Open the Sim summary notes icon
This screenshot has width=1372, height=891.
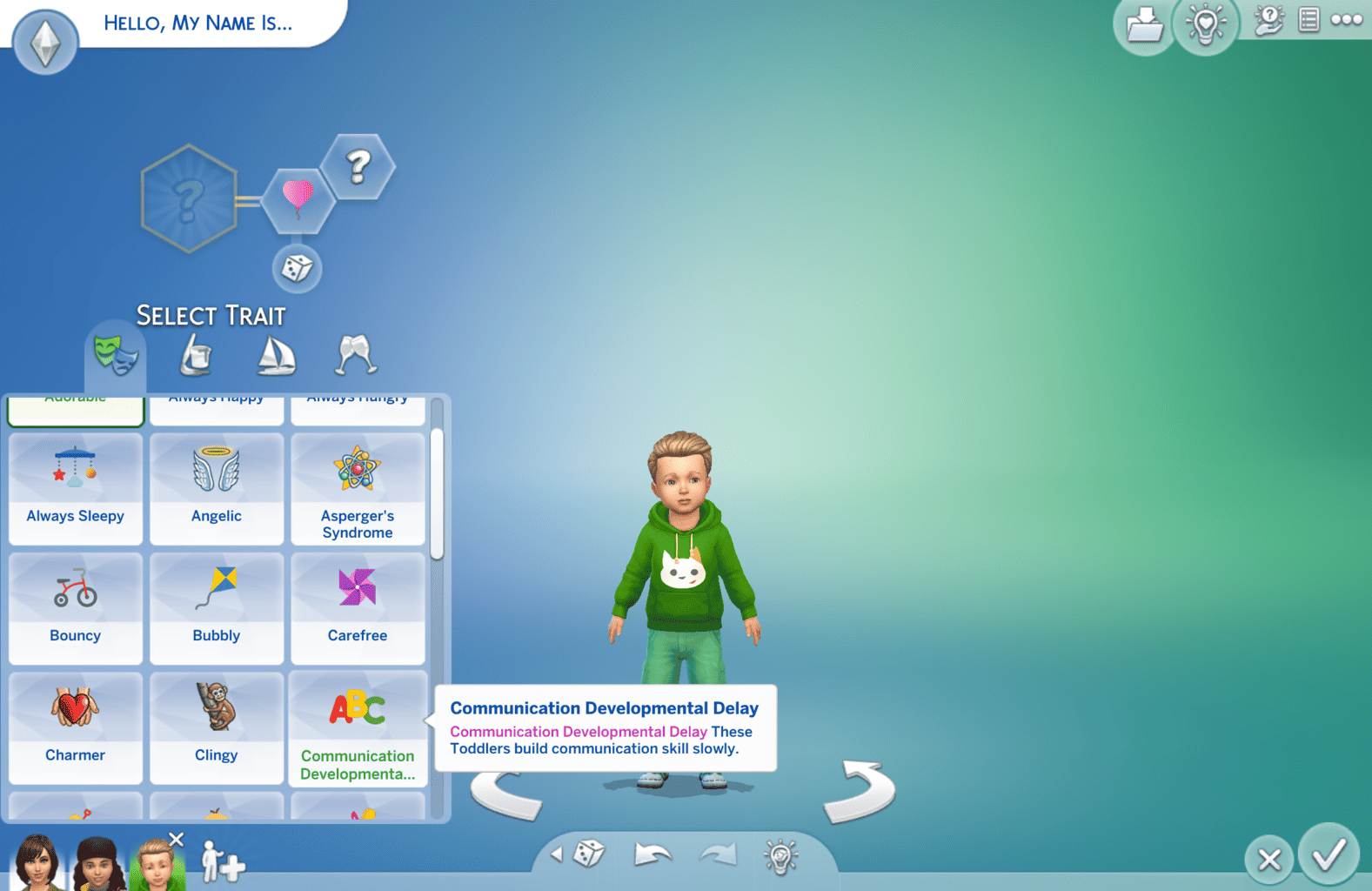click(x=1308, y=19)
